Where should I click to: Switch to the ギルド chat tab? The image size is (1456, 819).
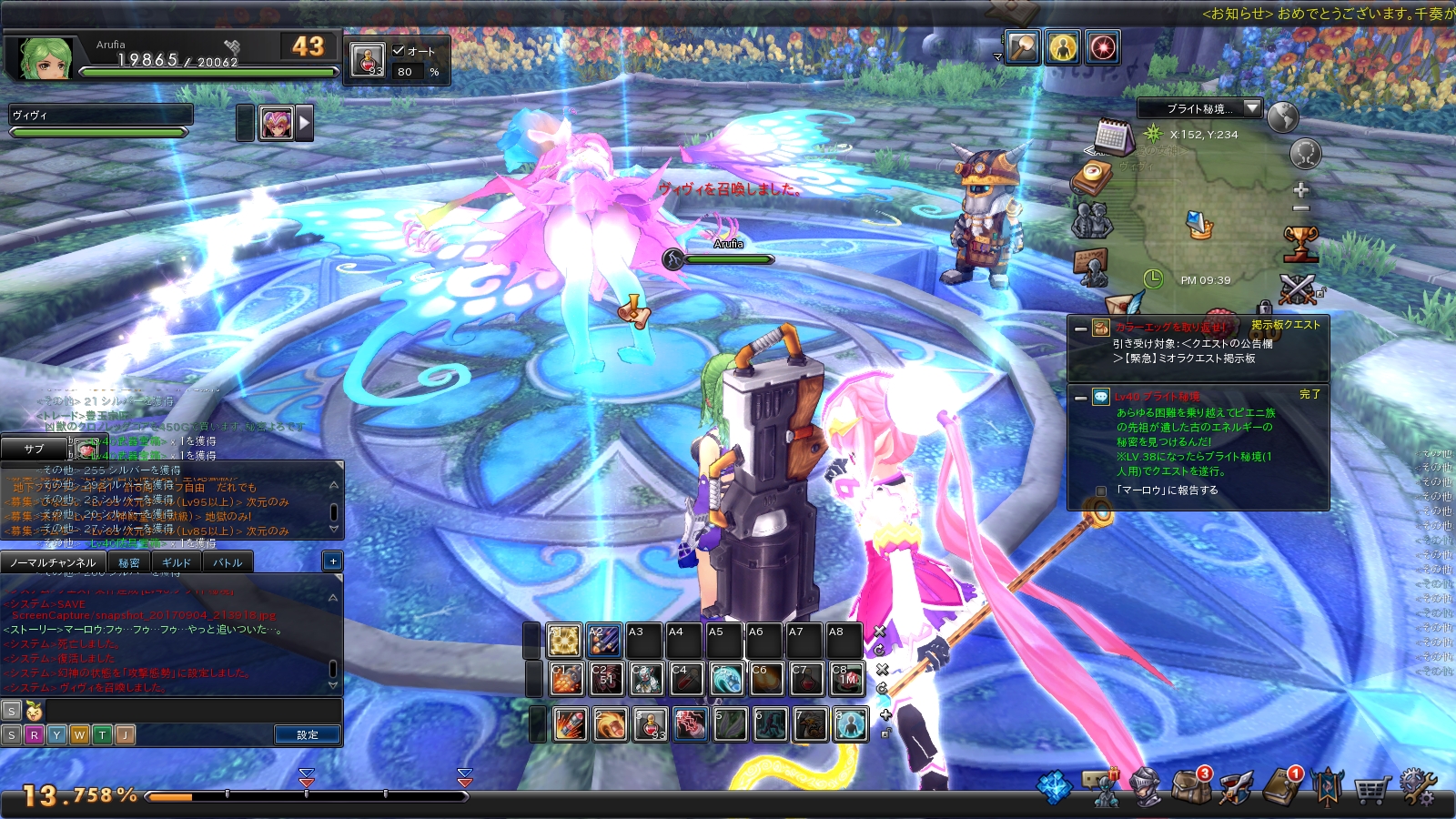pyautogui.click(x=176, y=562)
